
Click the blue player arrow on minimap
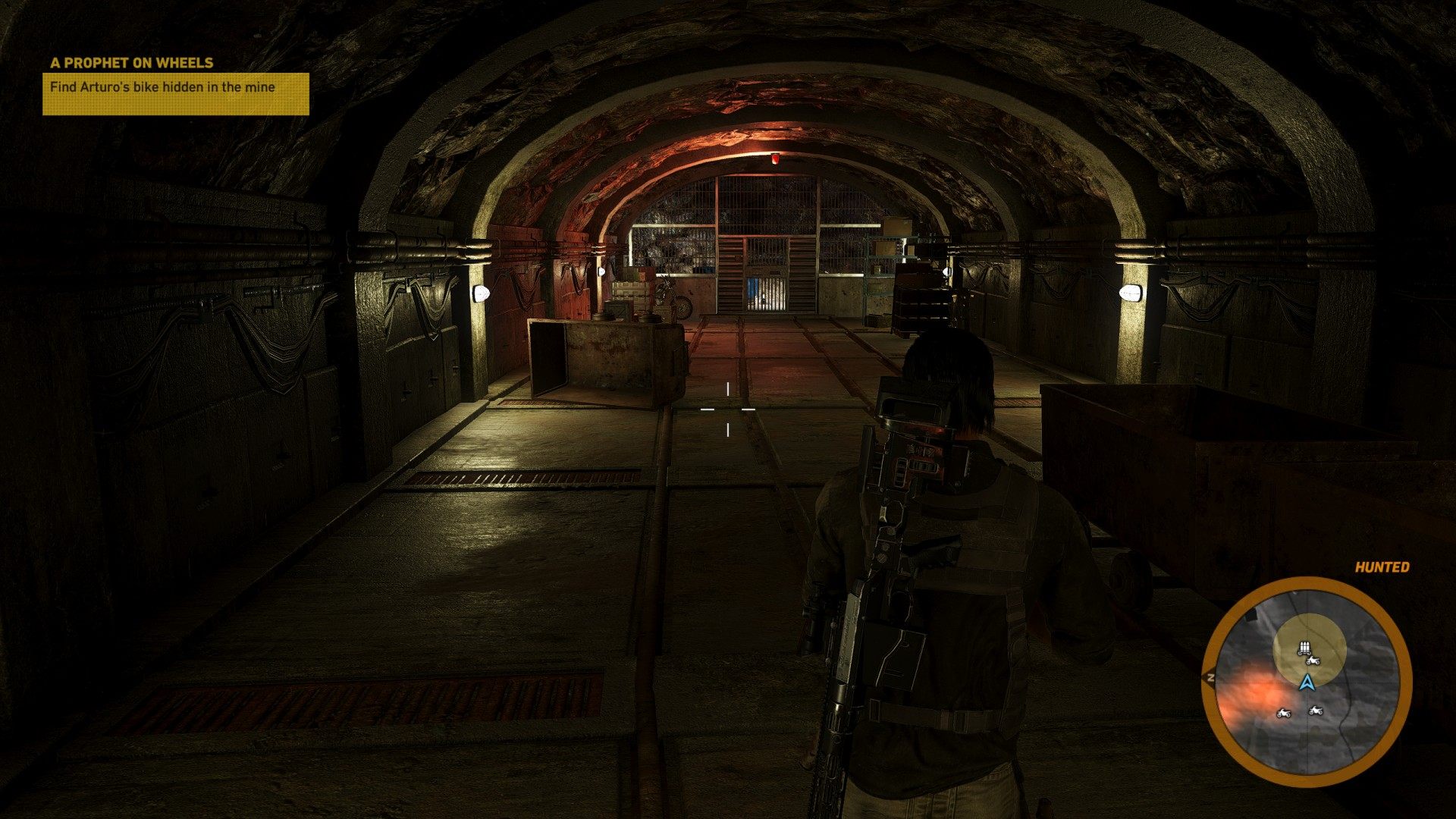pyautogui.click(x=1306, y=682)
